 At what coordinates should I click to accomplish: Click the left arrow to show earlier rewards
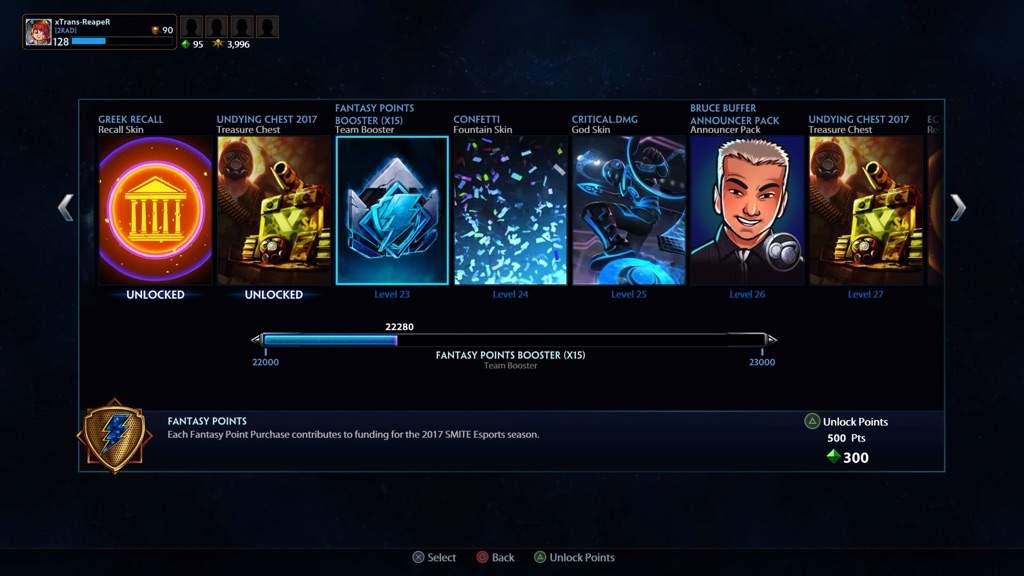pyautogui.click(x=66, y=207)
